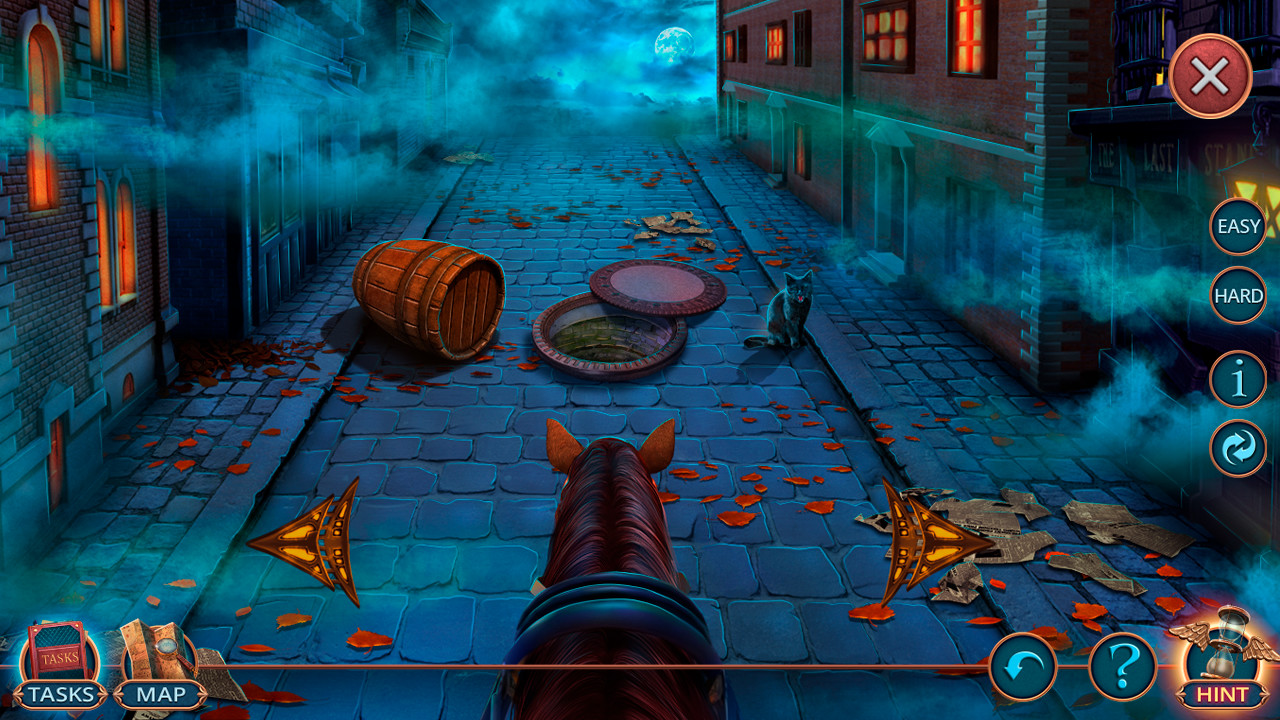Examine the fallen wooden barrel
Screen dimensions: 1280x720
pyautogui.click(x=430, y=295)
